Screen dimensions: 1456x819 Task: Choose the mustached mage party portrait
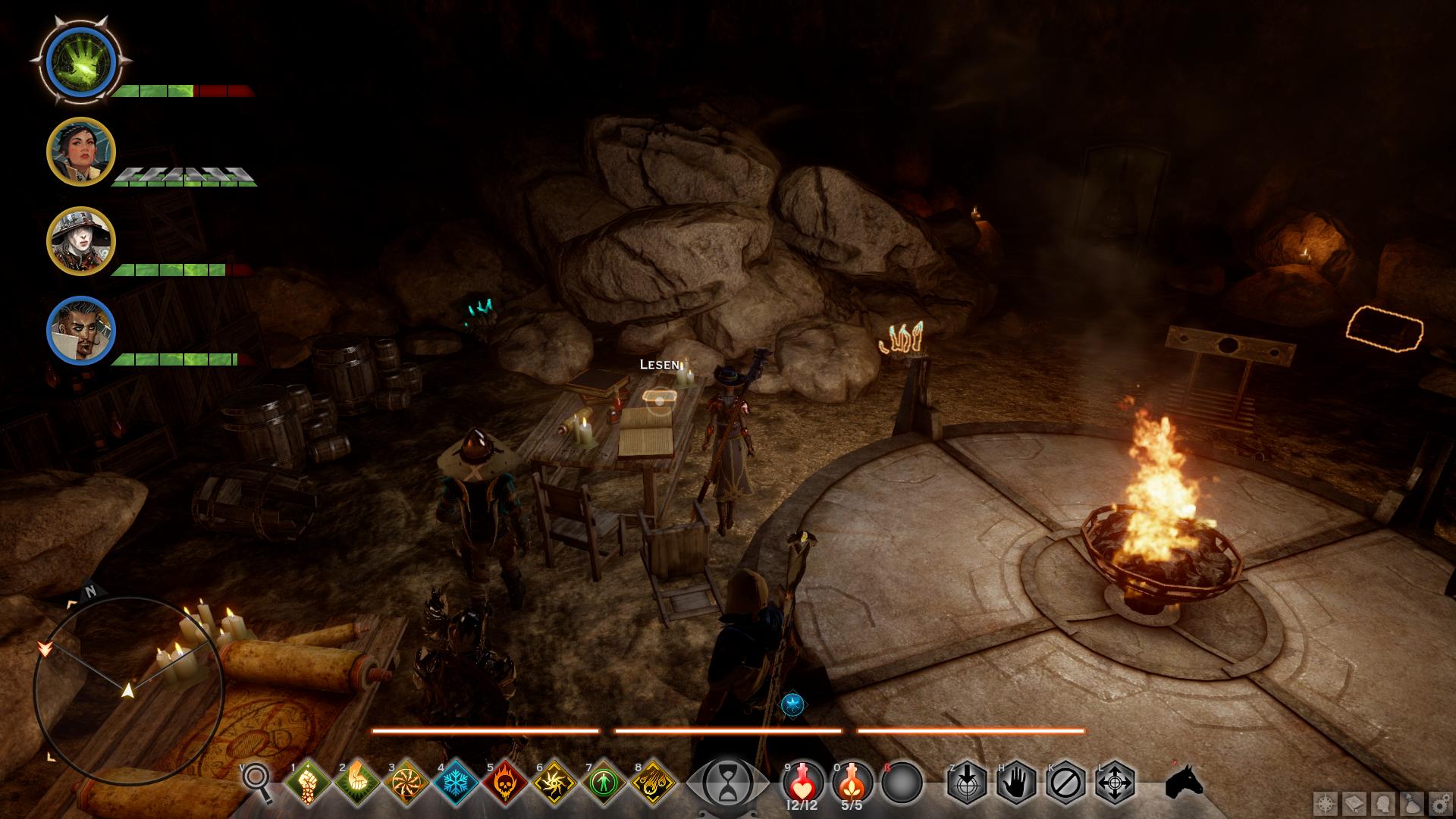(x=80, y=330)
